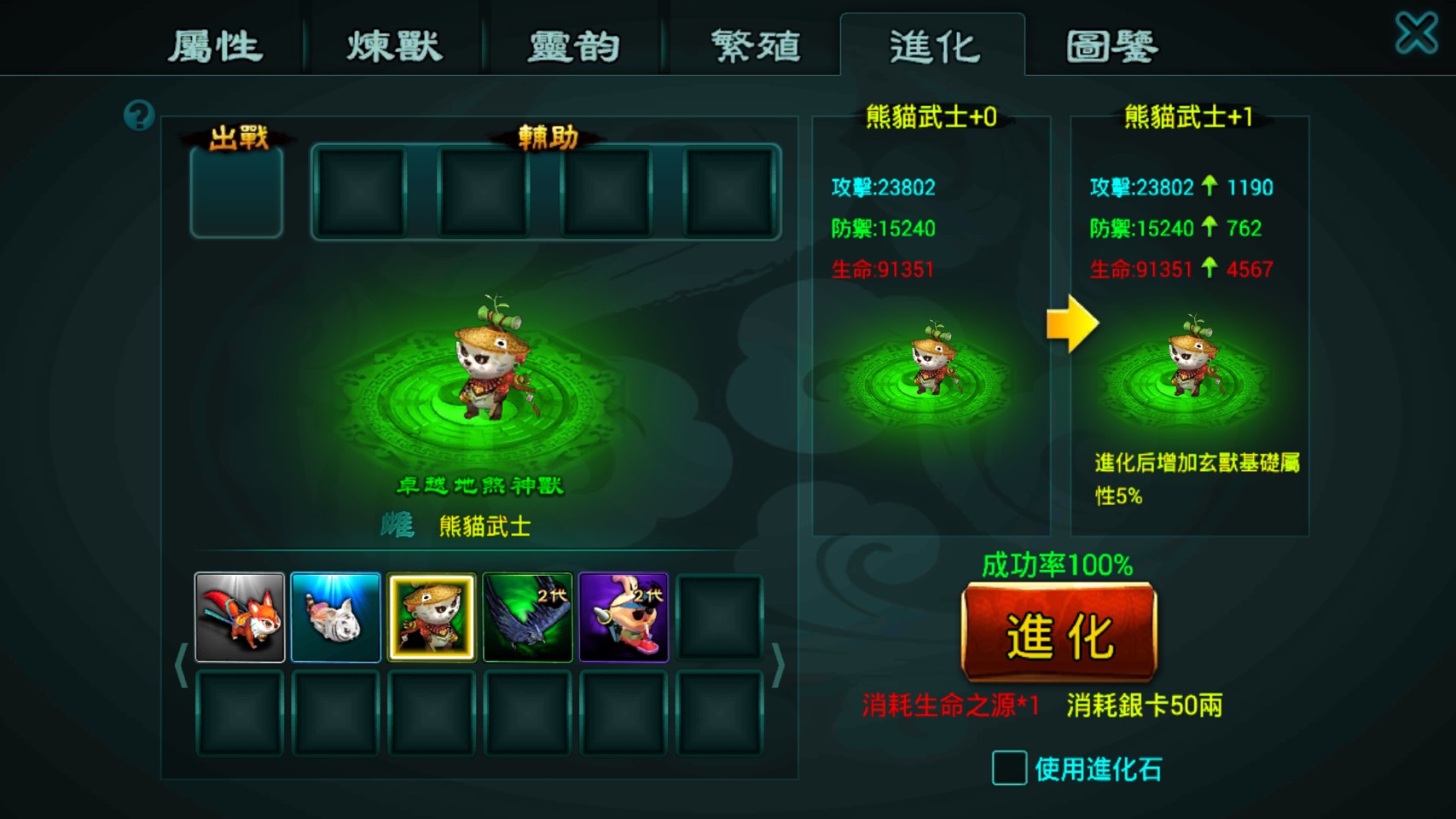The image size is (1456, 819).
Task: Switch to the 屬性 tab
Action: click(217, 47)
